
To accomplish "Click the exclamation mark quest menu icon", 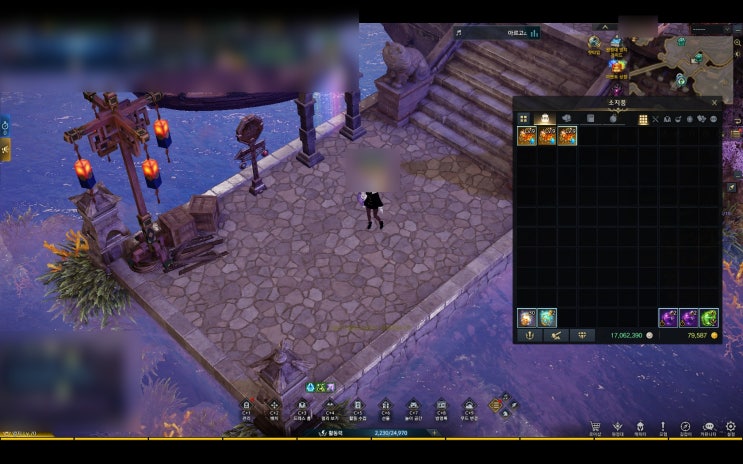I will 663,427.
